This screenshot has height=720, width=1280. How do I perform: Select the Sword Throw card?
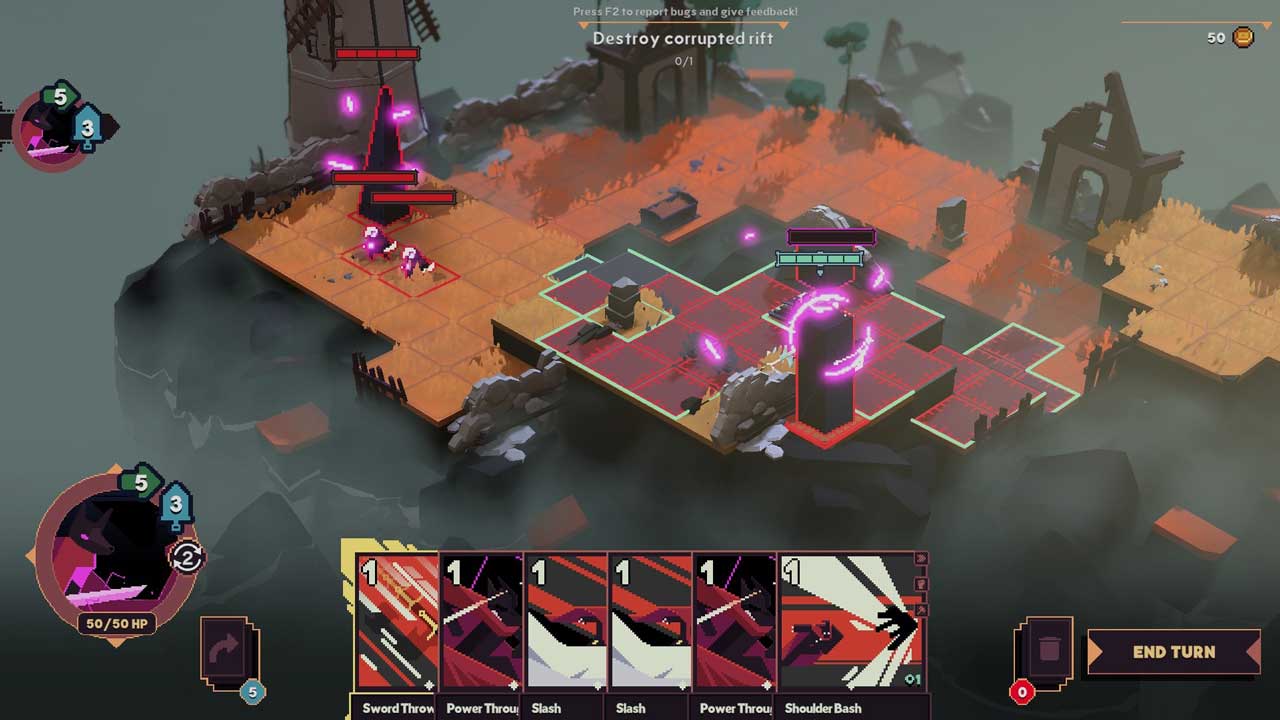coord(397,625)
